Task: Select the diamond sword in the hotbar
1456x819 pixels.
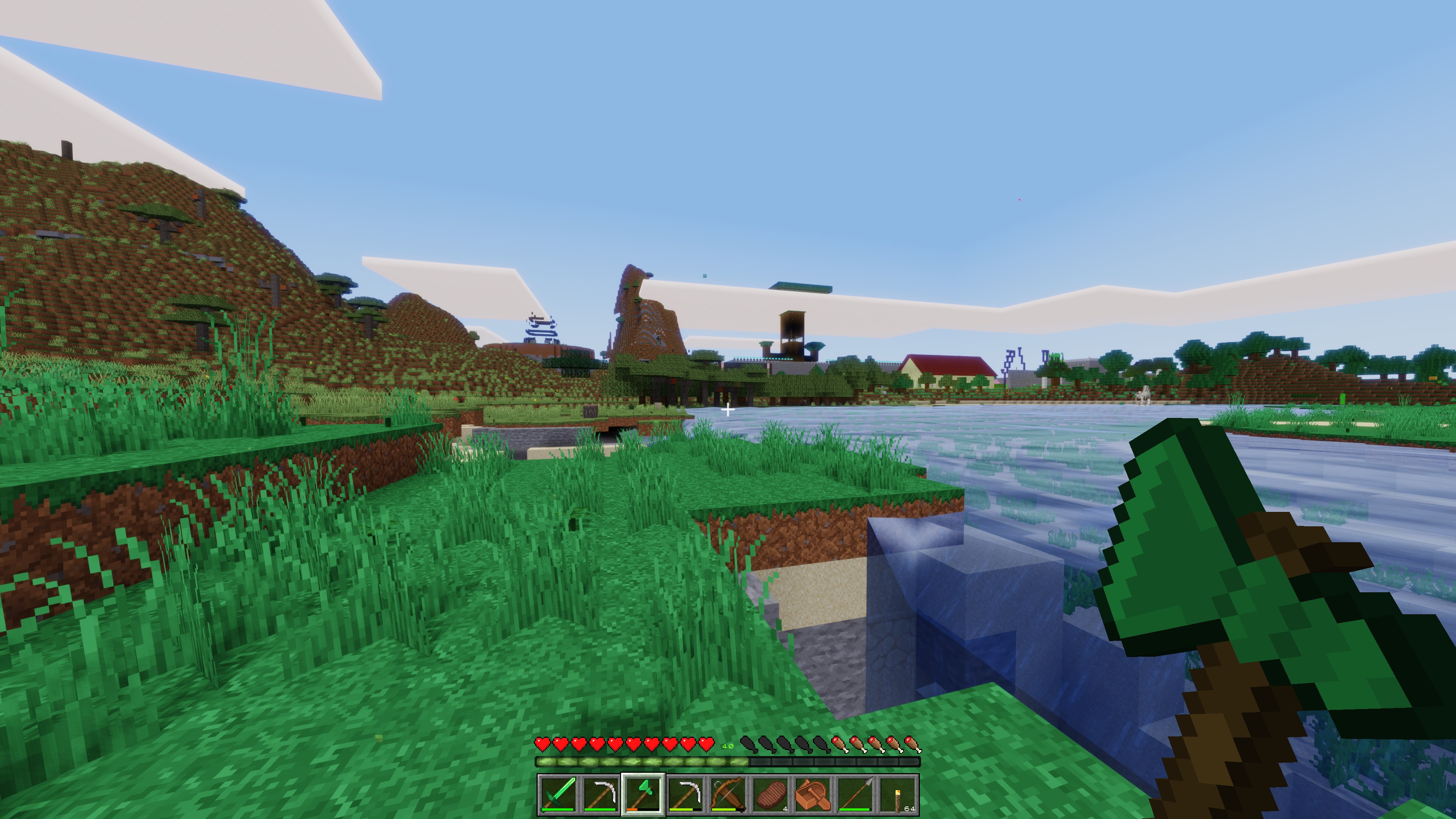Action: click(559, 796)
